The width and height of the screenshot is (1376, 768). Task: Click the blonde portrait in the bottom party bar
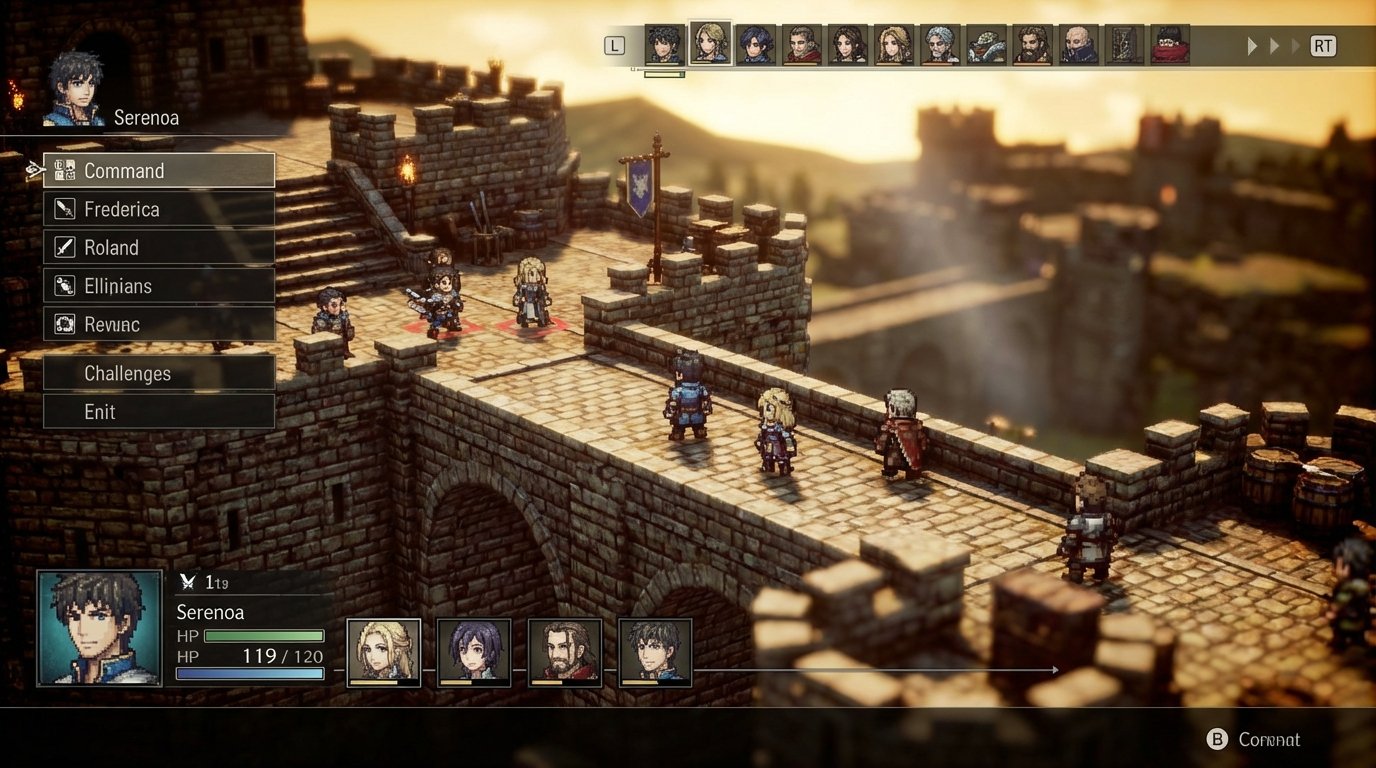tap(384, 650)
